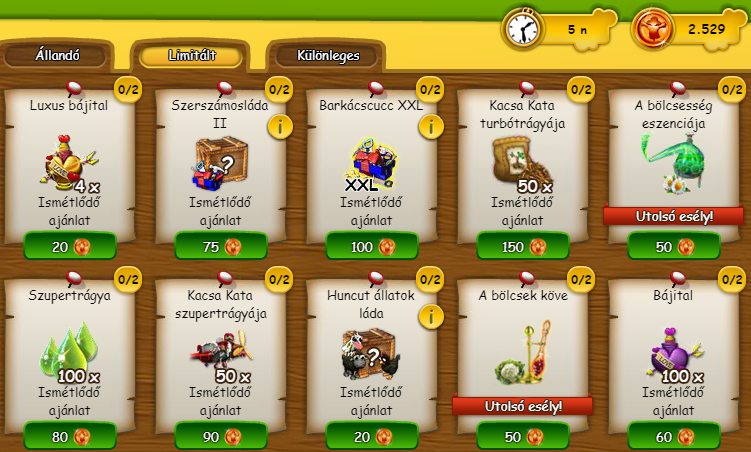
Task: Show info for Barkácscucc XXL
Action: pos(431,126)
